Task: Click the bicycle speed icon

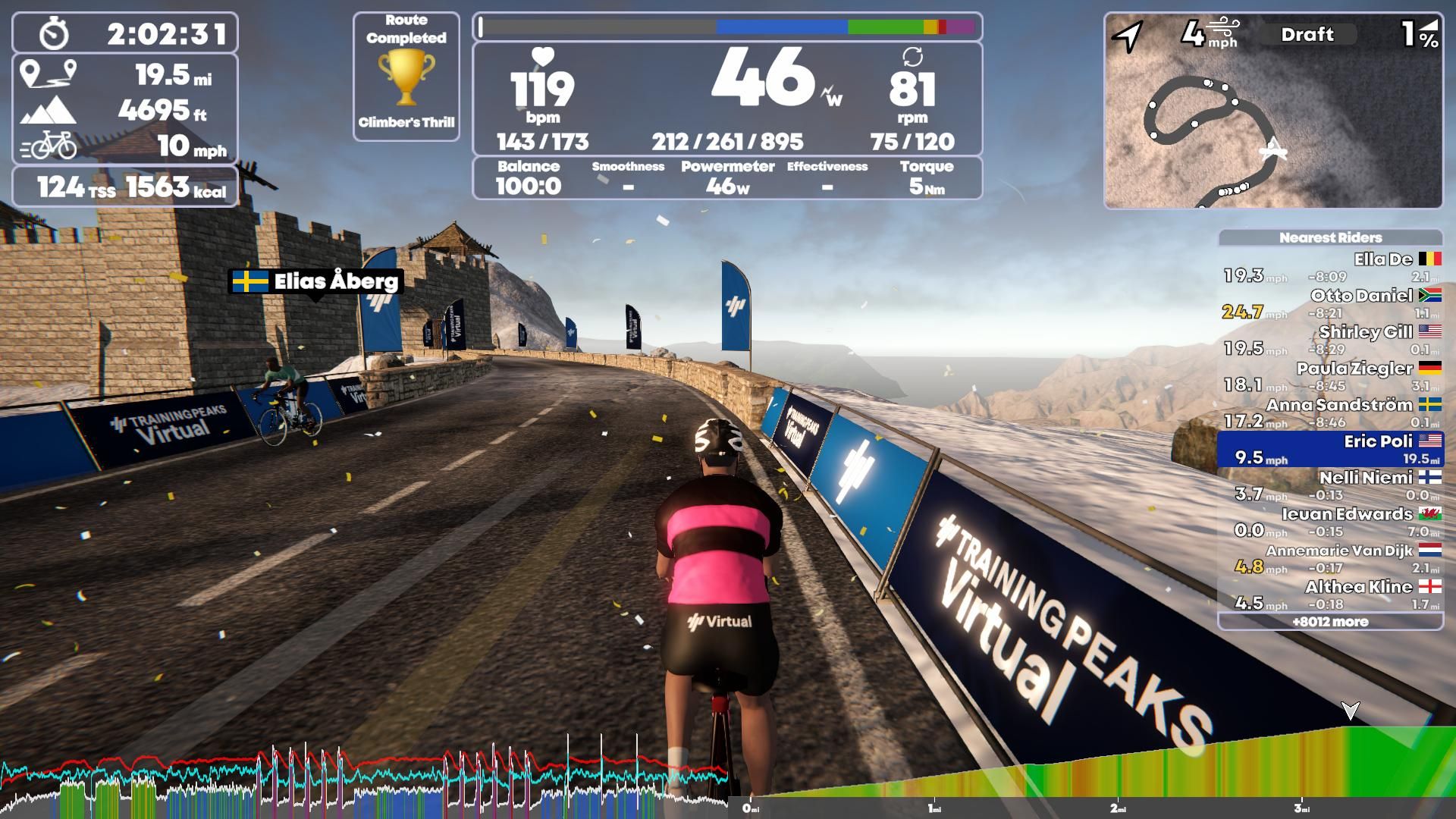Action: 49,146
